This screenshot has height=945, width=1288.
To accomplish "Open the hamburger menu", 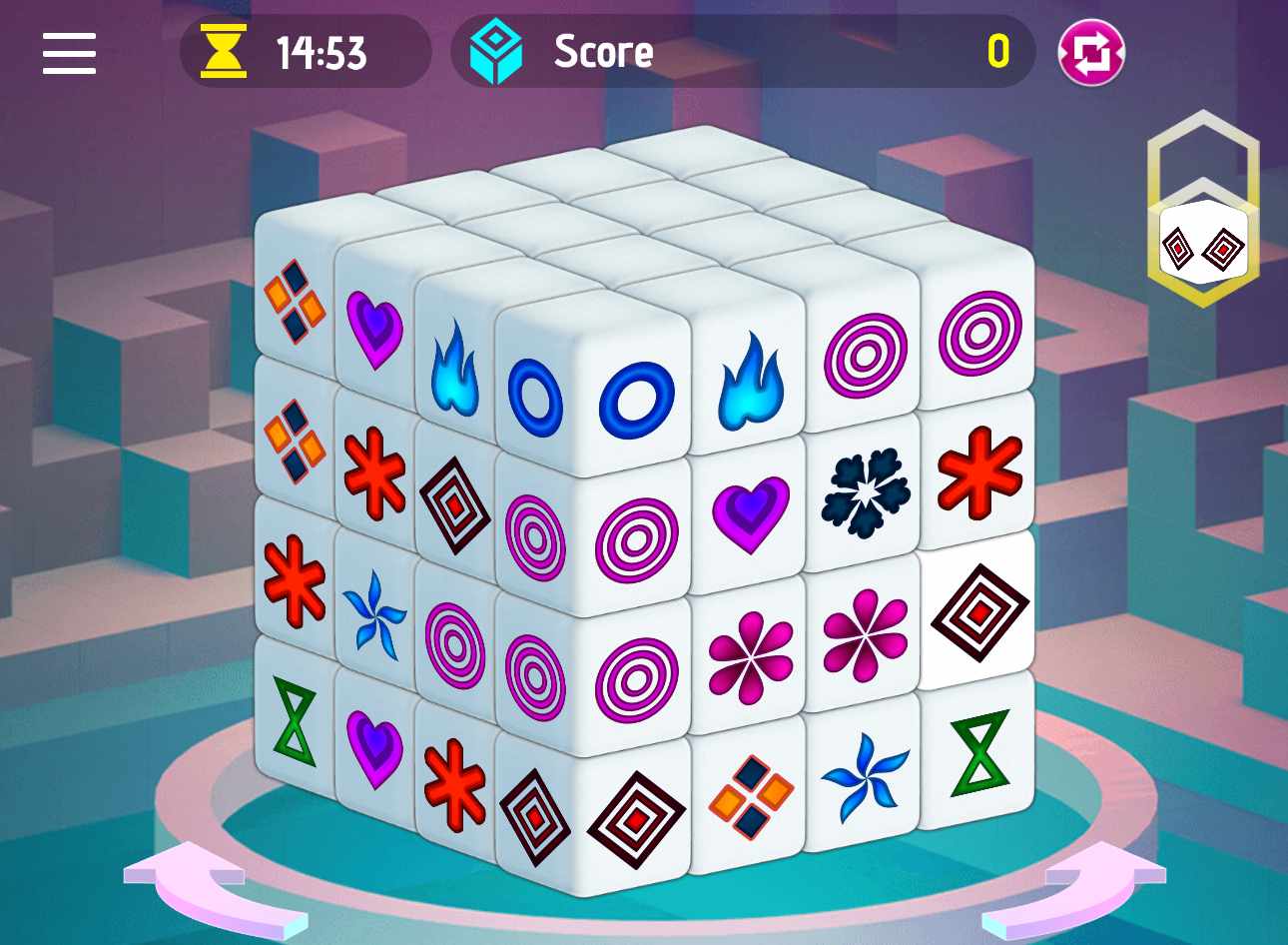I will pos(68,54).
